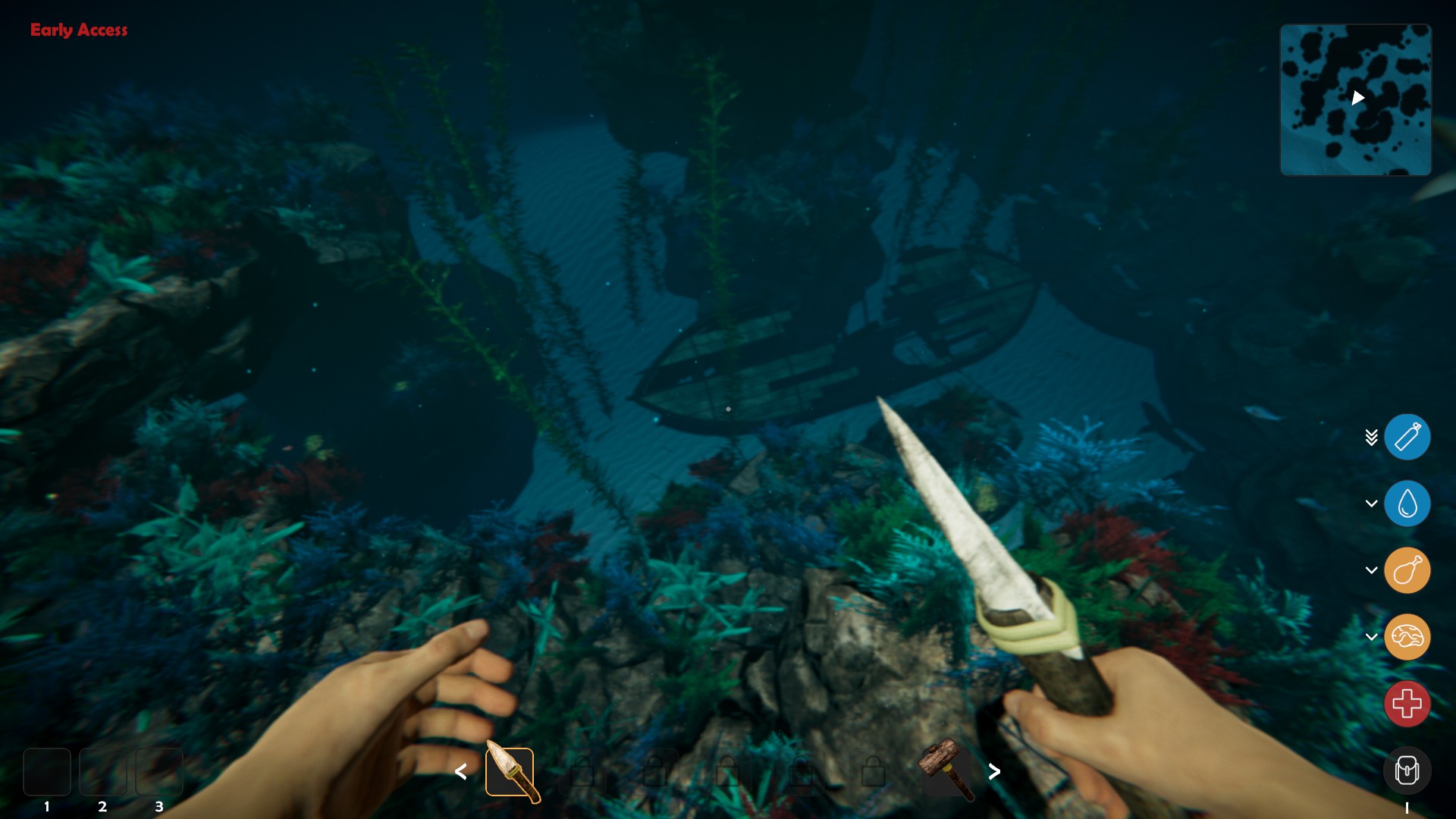Image resolution: width=1456 pixels, height=819 pixels.
Task: Select the drumstick hunger icon
Action: click(x=1407, y=570)
